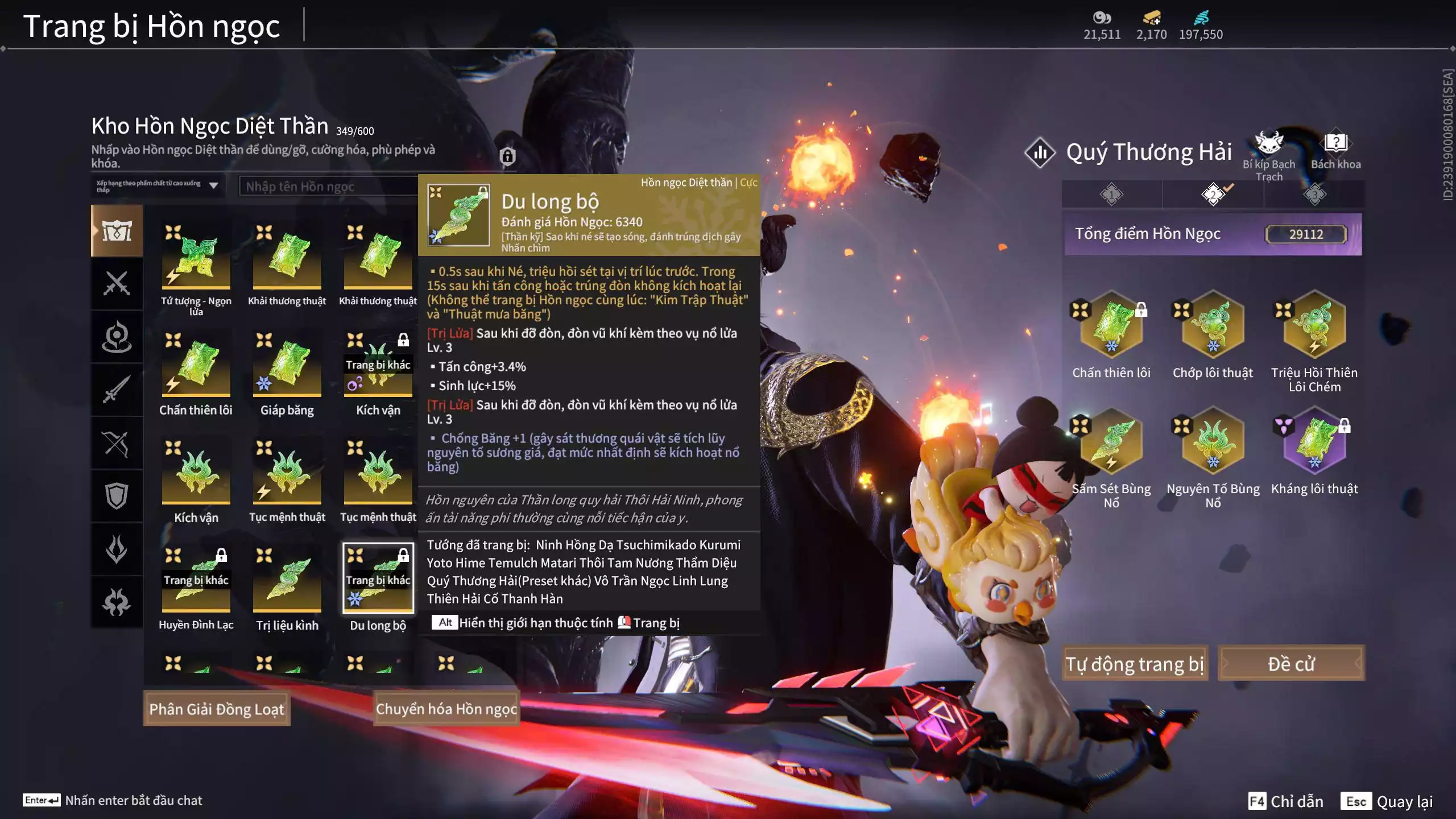
Task: Select the Huyền Đình Lạc jade
Action: point(196,579)
